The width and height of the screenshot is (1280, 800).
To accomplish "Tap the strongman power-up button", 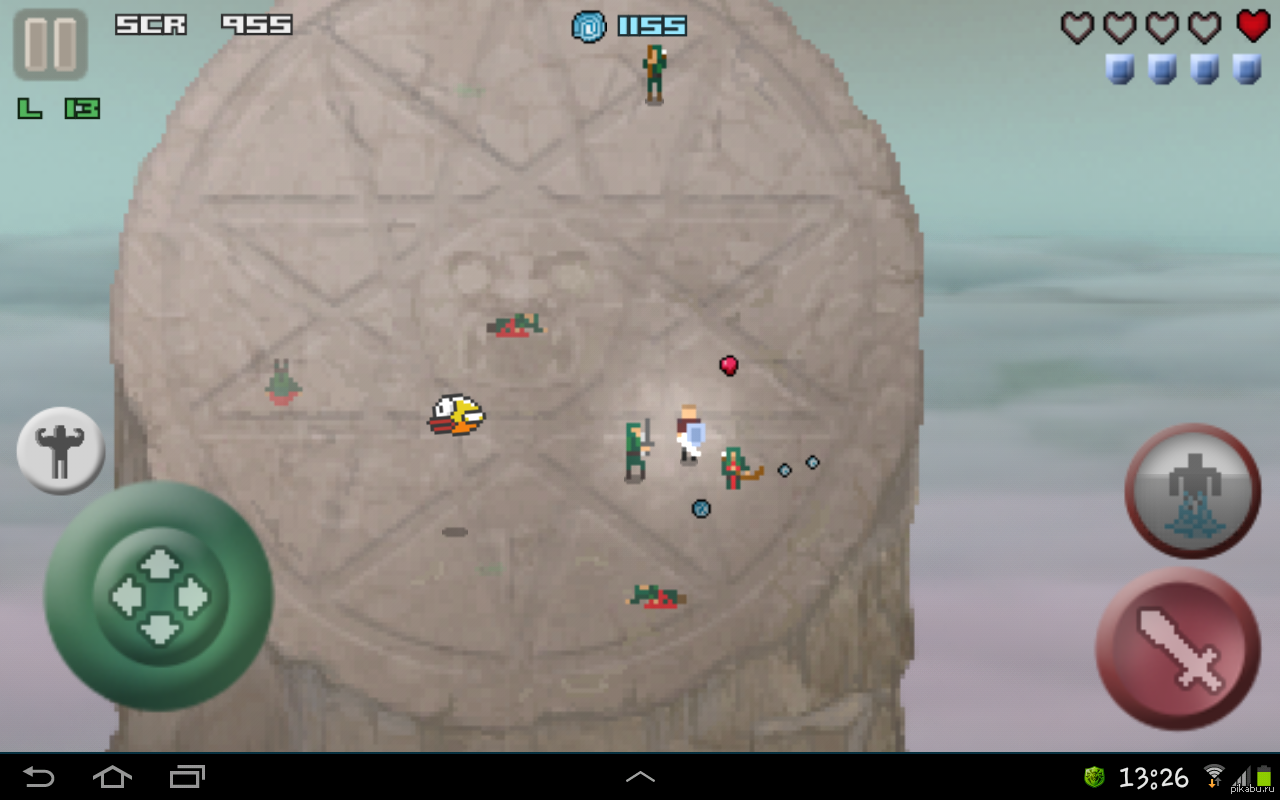I will [61, 450].
